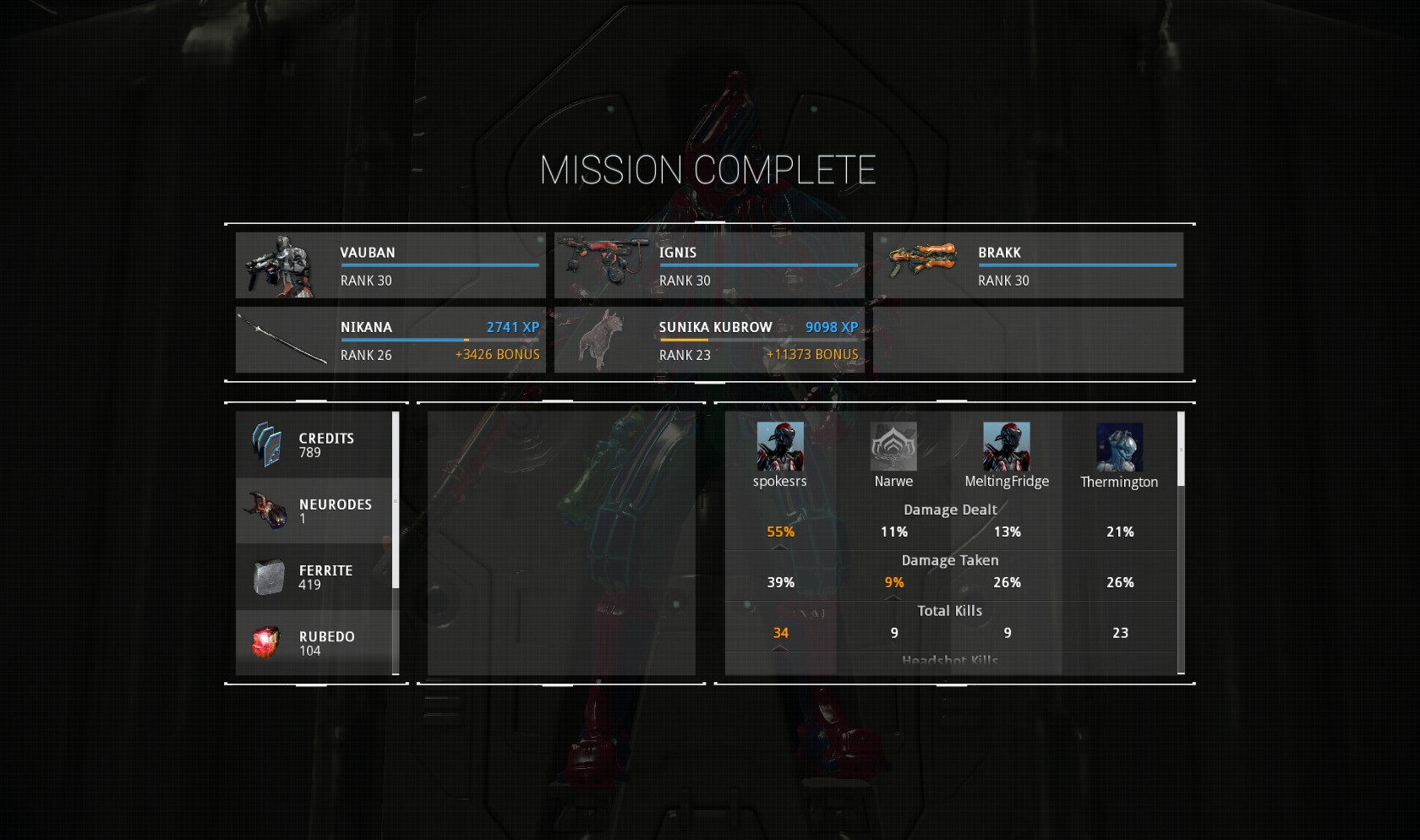View MeltingFridge's player avatar
The width and height of the screenshot is (1420, 840).
[x=1006, y=446]
